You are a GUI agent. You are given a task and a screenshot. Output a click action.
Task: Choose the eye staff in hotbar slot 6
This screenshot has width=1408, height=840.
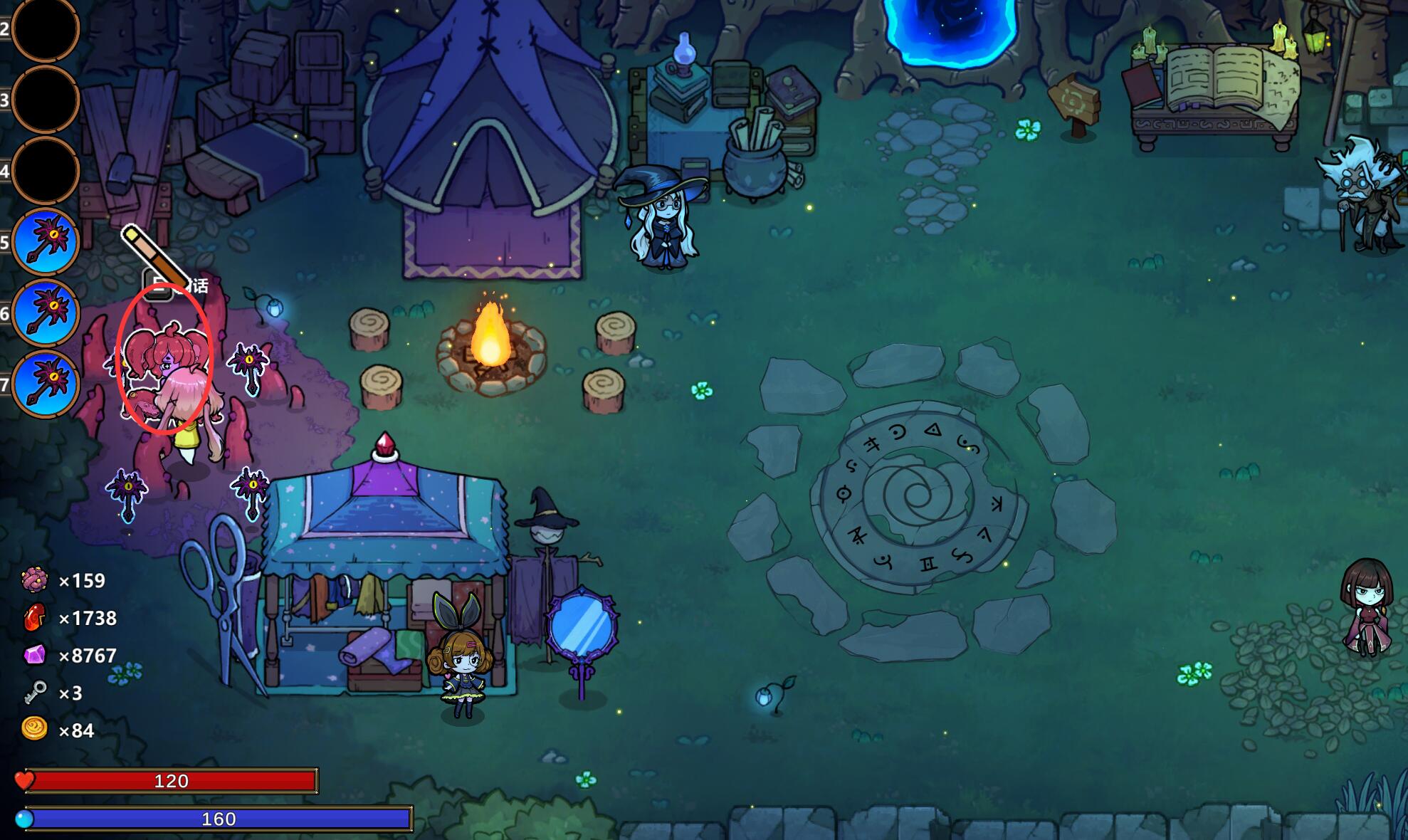tap(46, 313)
